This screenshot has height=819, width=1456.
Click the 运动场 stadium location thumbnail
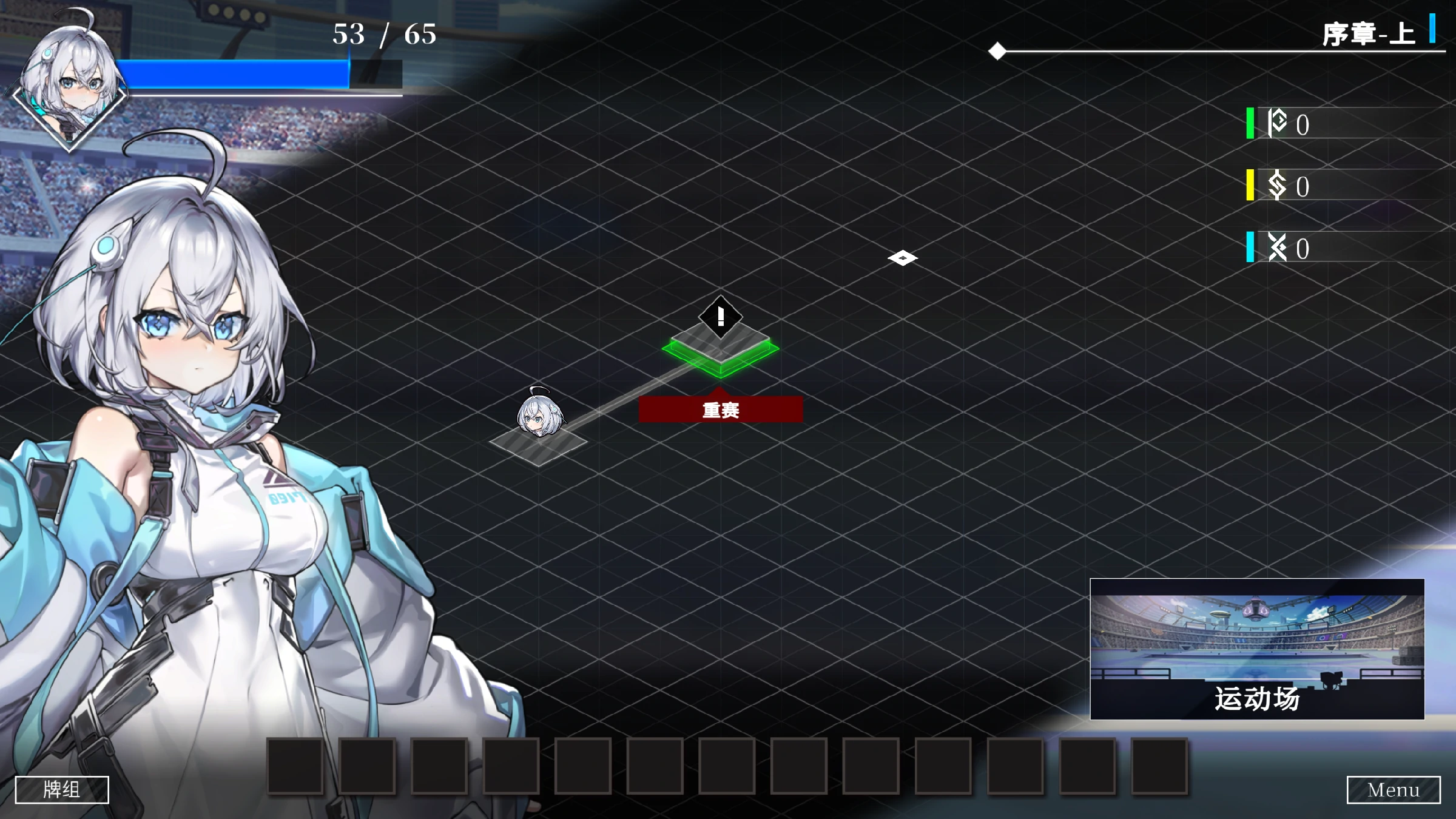(x=1257, y=649)
